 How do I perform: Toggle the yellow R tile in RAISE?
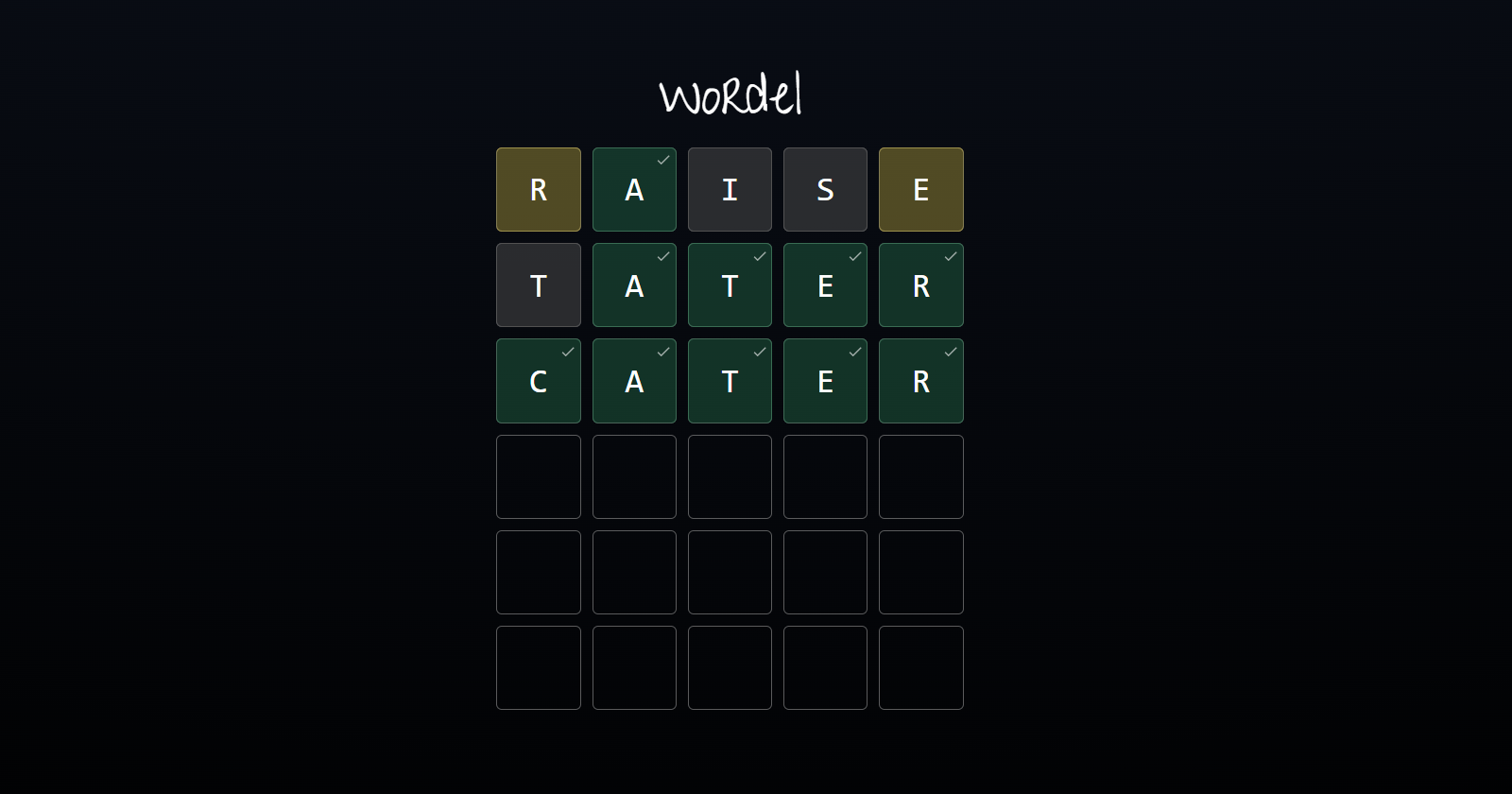pos(538,189)
